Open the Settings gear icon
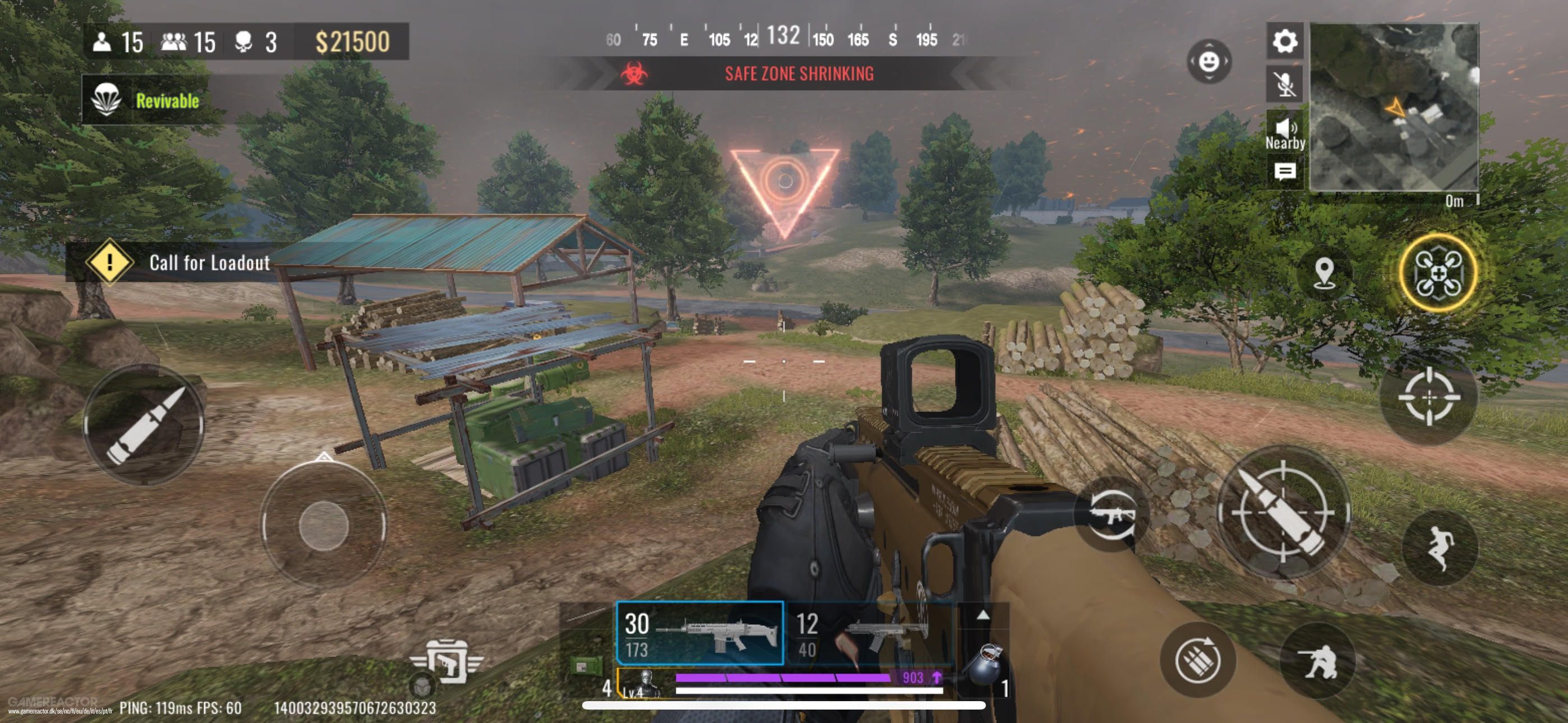Screen dimensions: 1568x723 point(1284,43)
